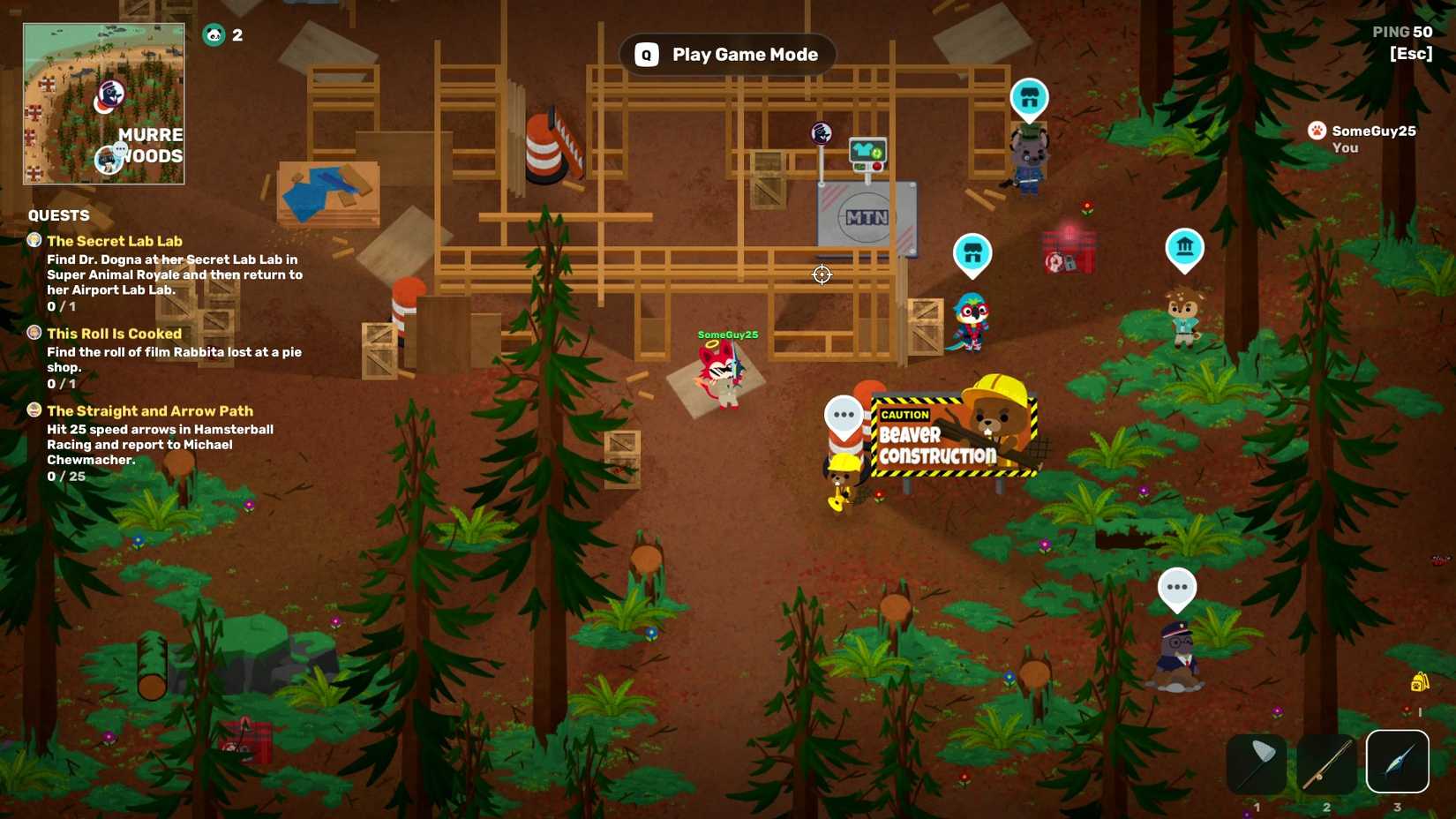Select the bug net hotbar slot

click(1256, 763)
